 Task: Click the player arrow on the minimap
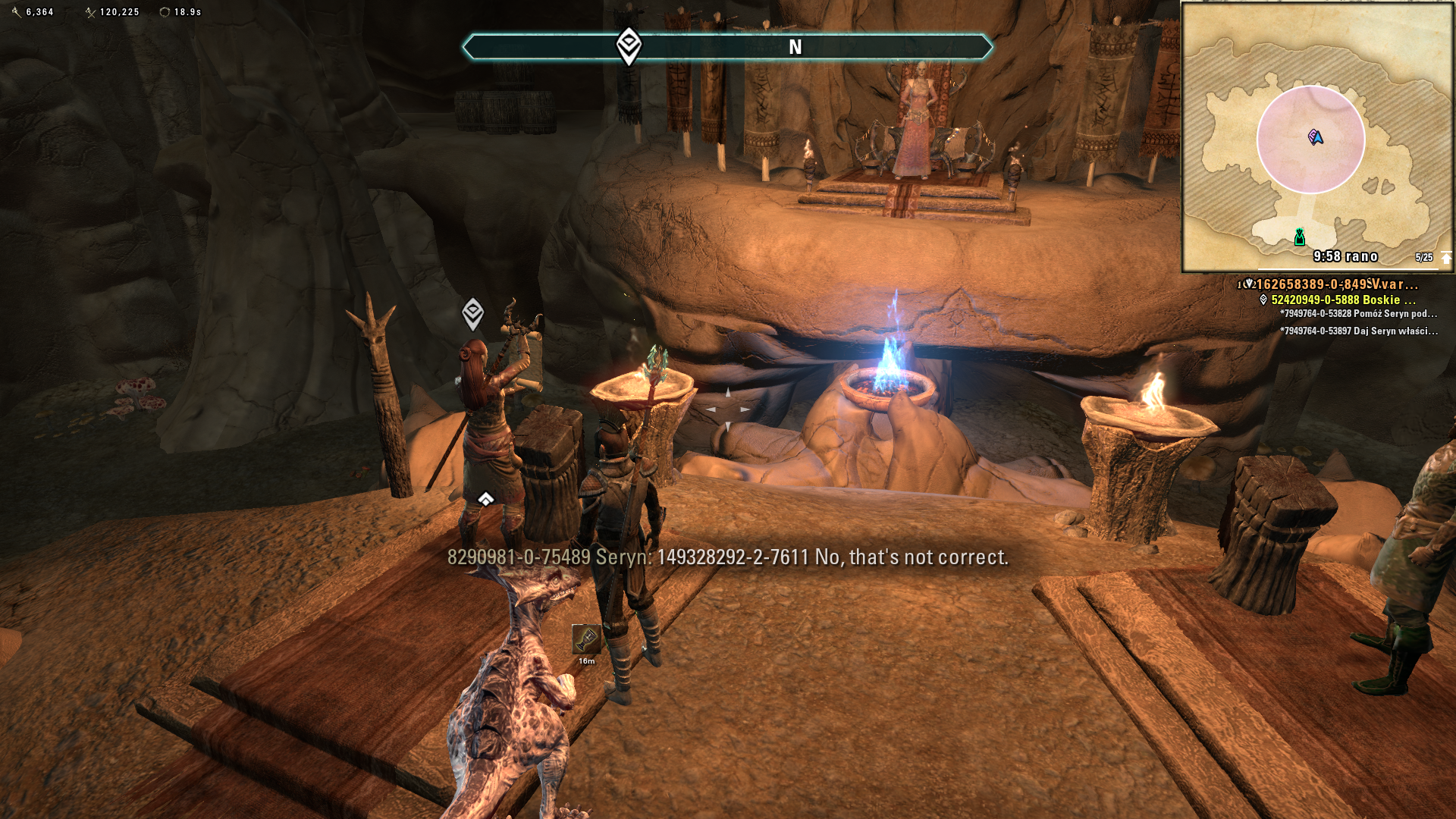[x=1316, y=137]
